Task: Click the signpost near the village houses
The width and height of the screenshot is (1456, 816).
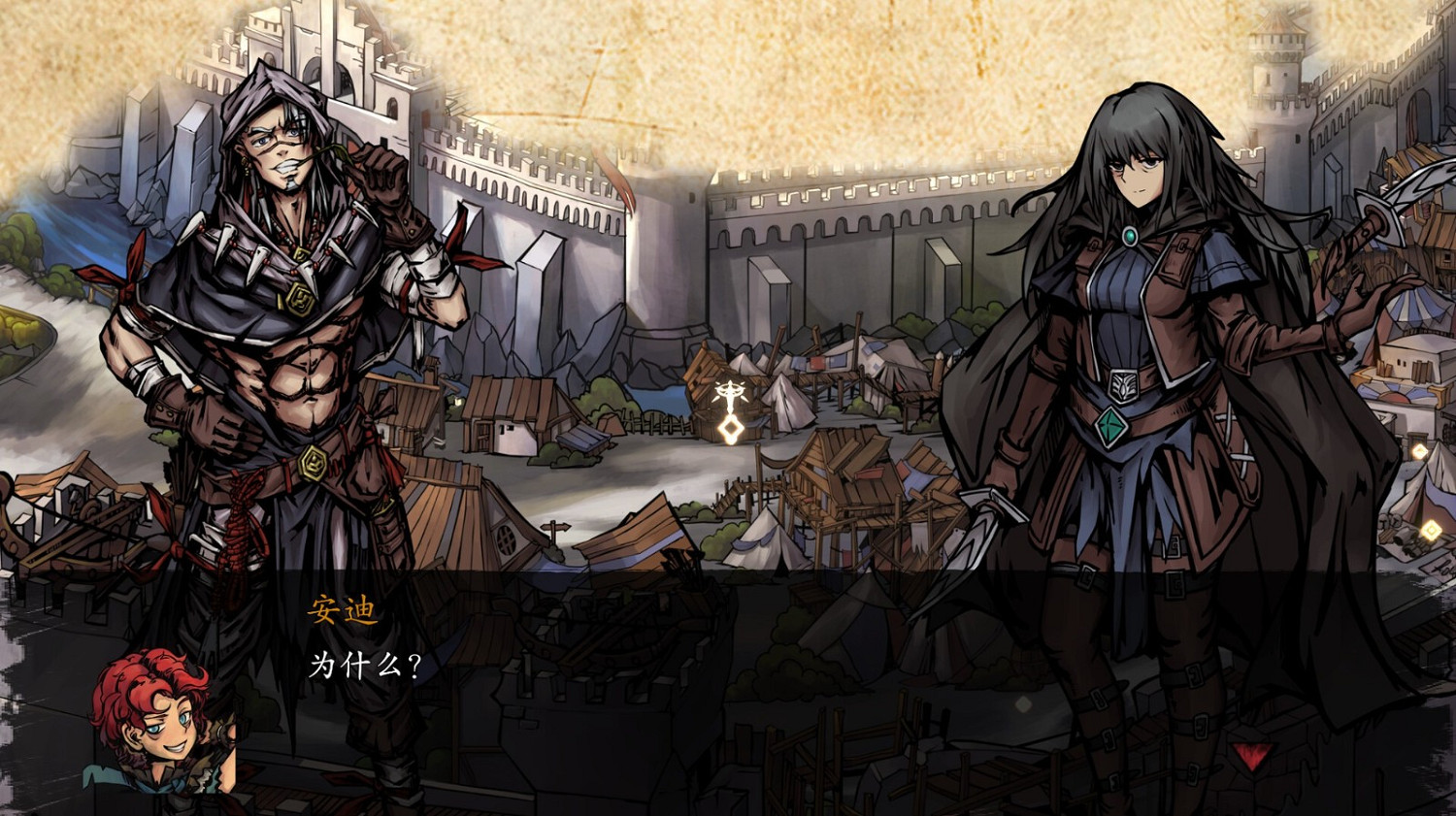Action: coord(553,529)
